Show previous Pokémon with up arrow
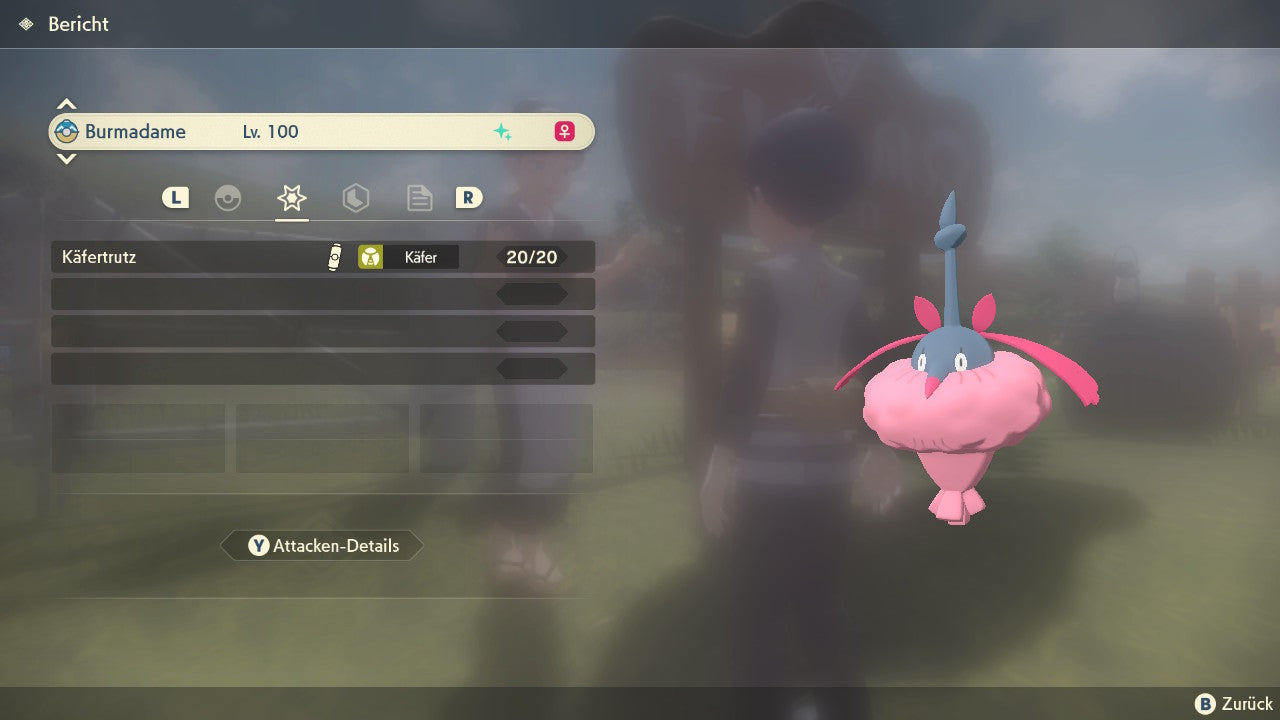 pyautogui.click(x=66, y=104)
